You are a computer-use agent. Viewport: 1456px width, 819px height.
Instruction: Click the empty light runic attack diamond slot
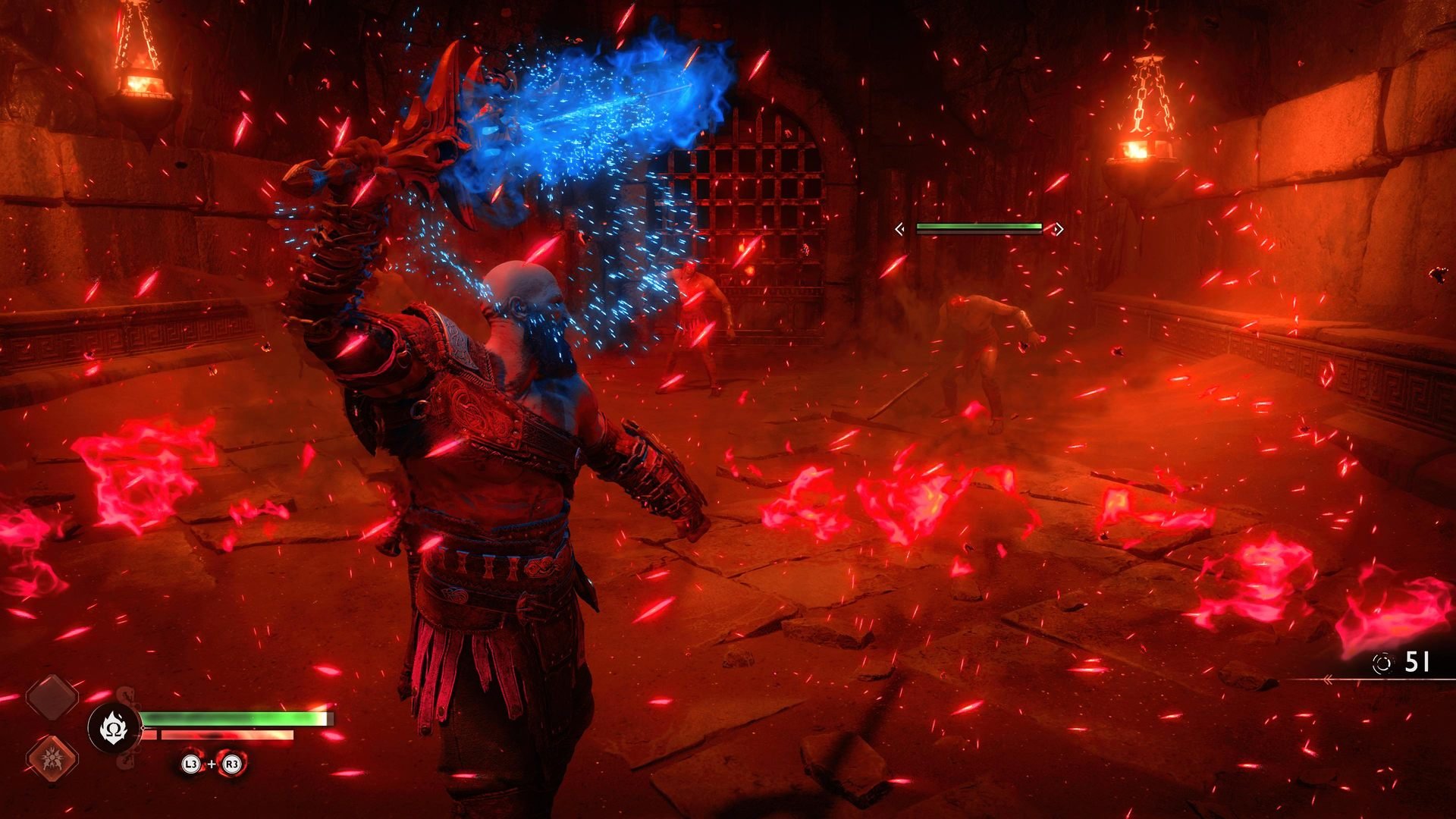(x=53, y=697)
